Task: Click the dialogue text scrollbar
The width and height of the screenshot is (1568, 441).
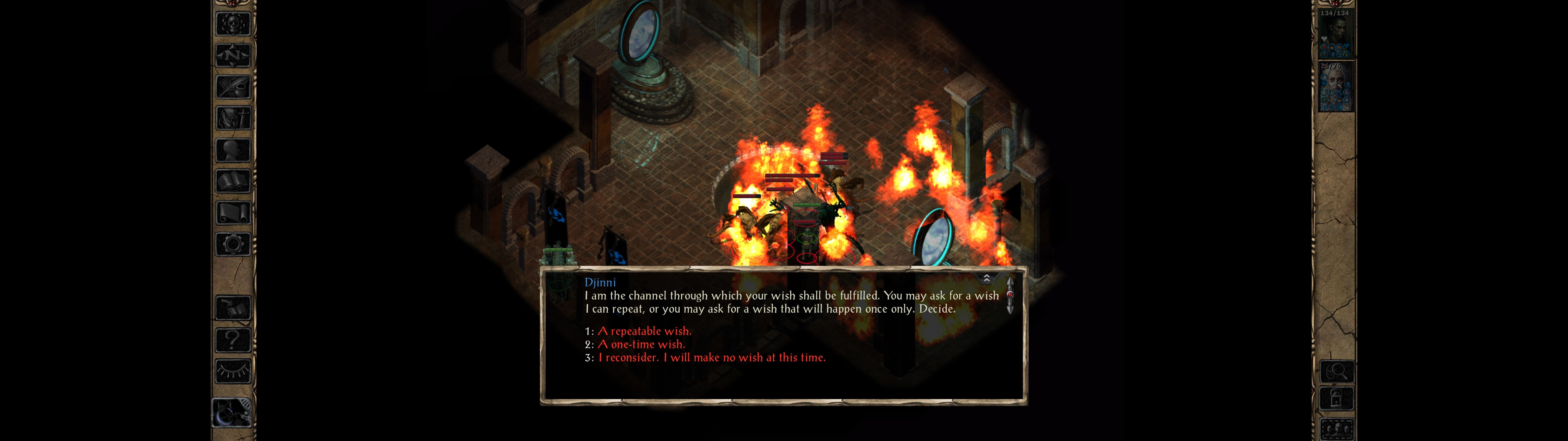Action: pyautogui.click(x=1010, y=296)
